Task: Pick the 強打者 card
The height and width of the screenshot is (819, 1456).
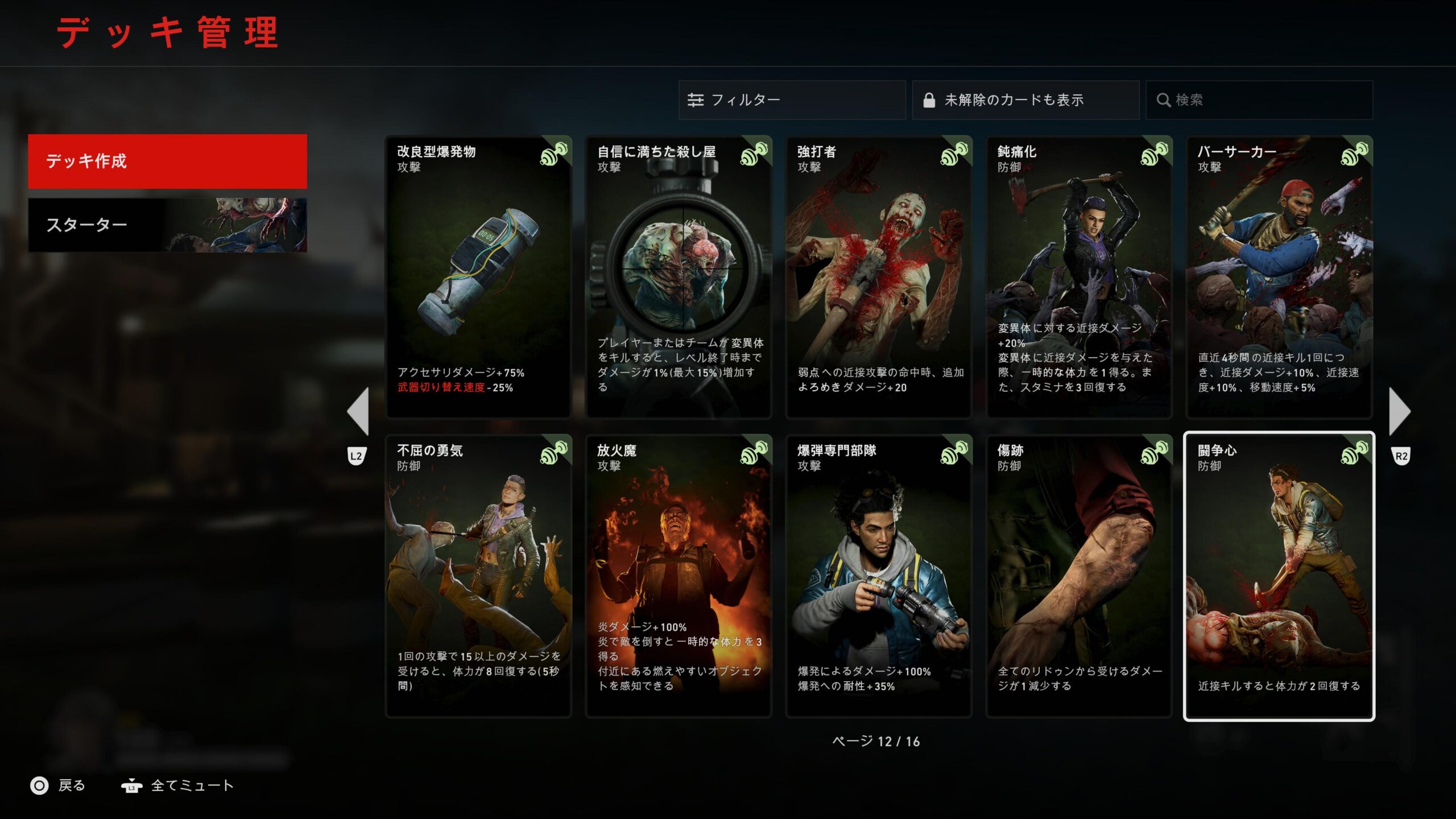Action: point(879,277)
